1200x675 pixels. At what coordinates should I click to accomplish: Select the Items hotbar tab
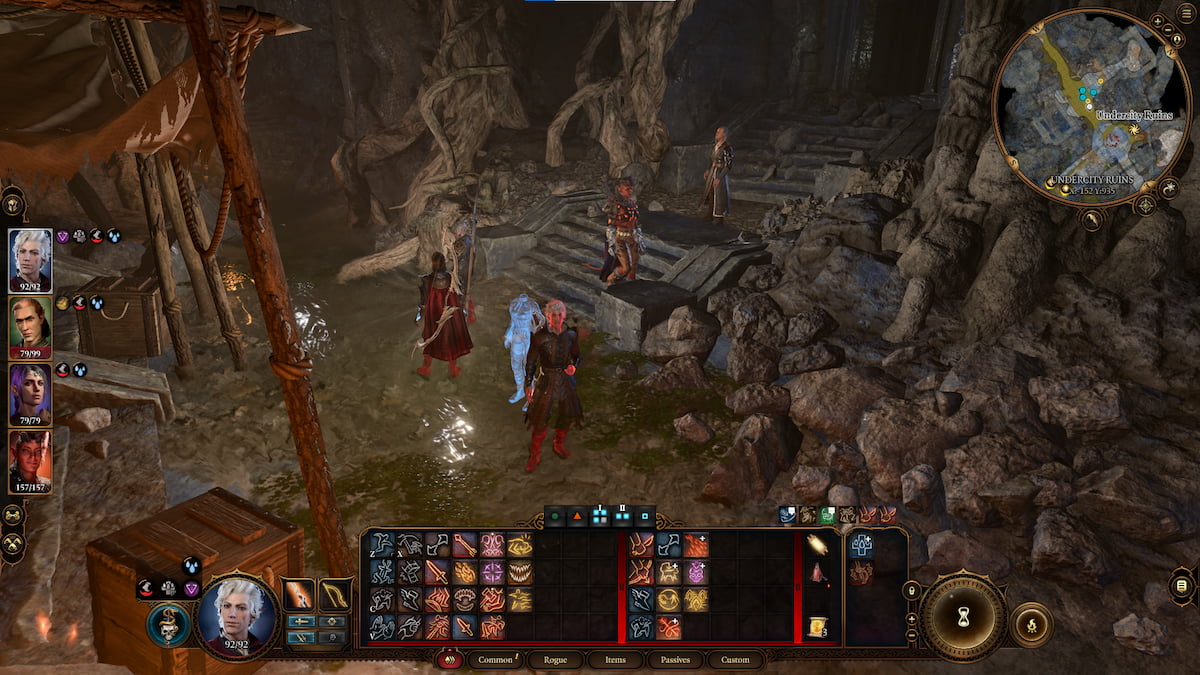click(x=615, y=660)
